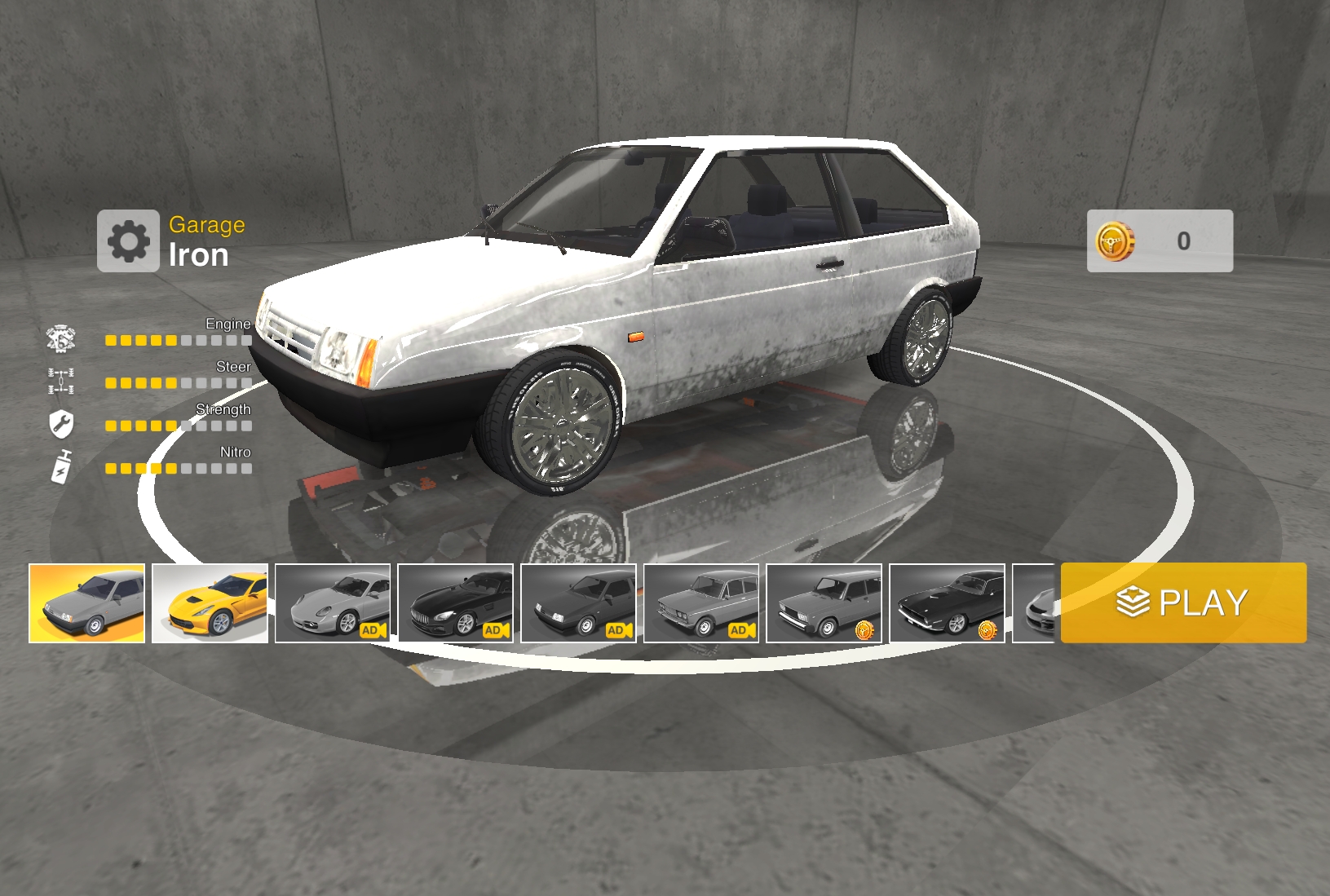This screenshot has width=1330, height=896.
Task: Click the Garage title label
Action: [207, 224]
